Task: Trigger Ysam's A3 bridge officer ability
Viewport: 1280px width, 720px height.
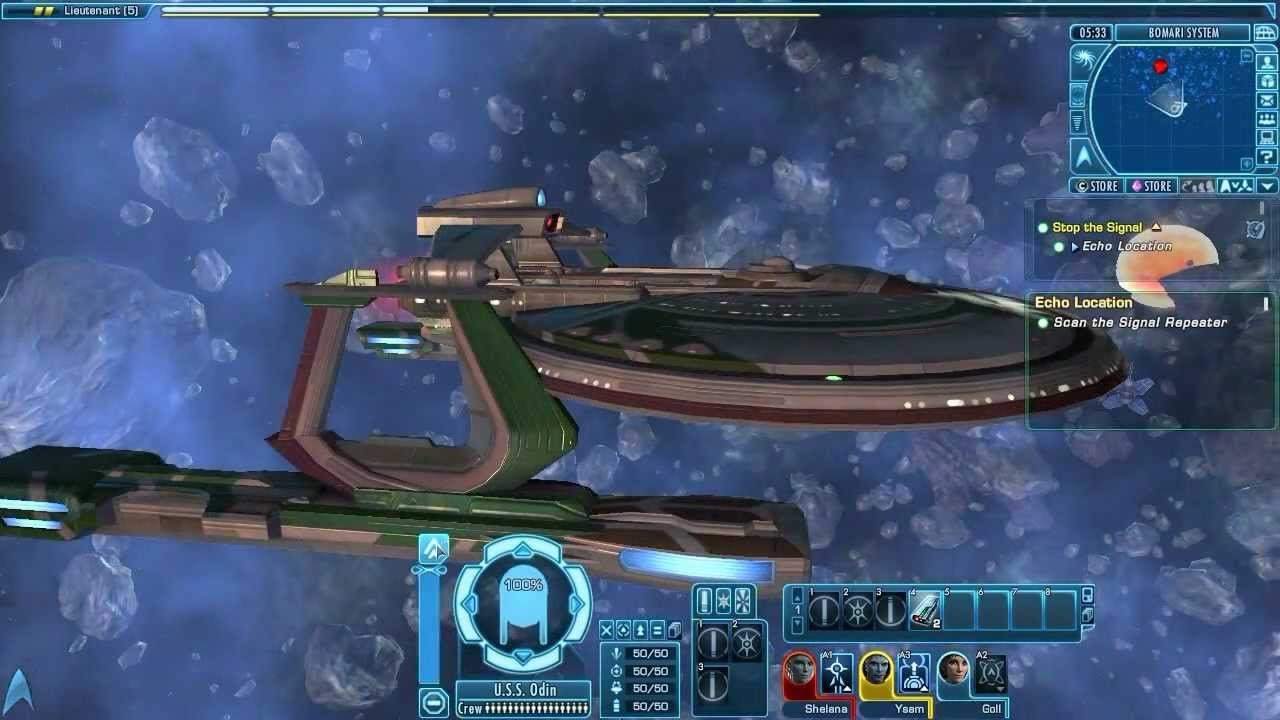Action: point(914,673)
